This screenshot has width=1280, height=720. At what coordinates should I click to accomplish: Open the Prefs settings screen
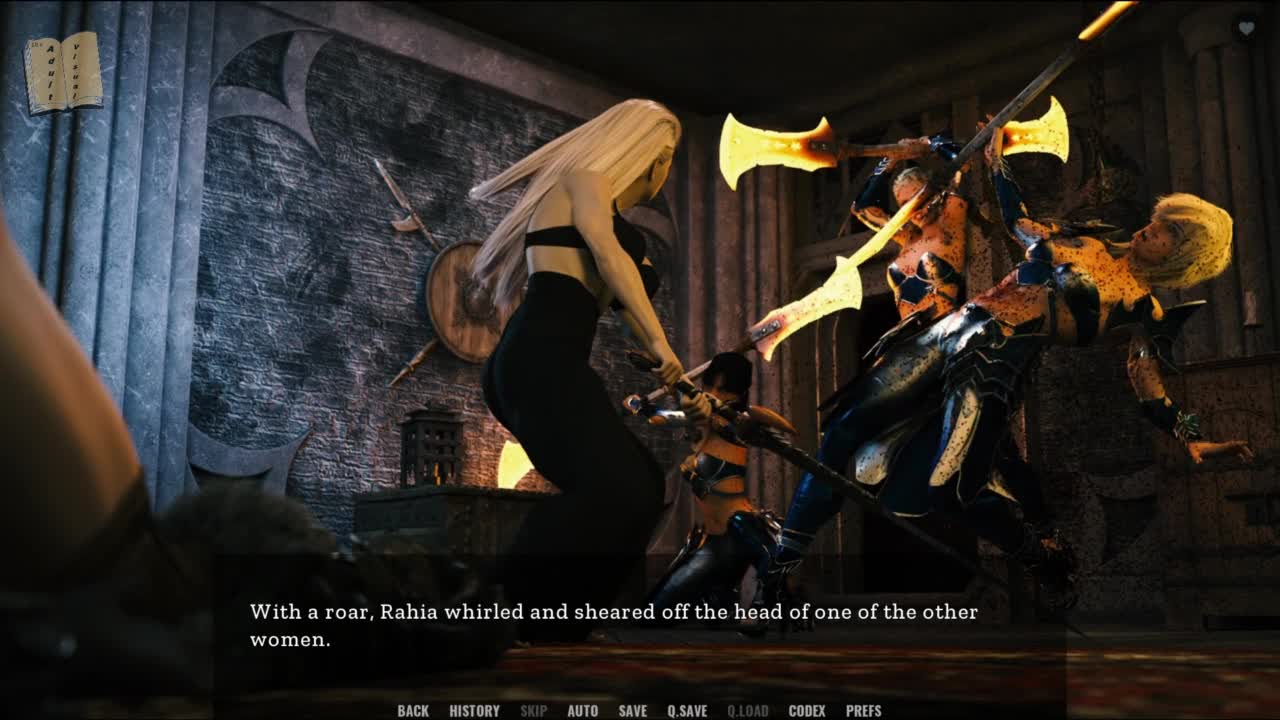(863, 711)
